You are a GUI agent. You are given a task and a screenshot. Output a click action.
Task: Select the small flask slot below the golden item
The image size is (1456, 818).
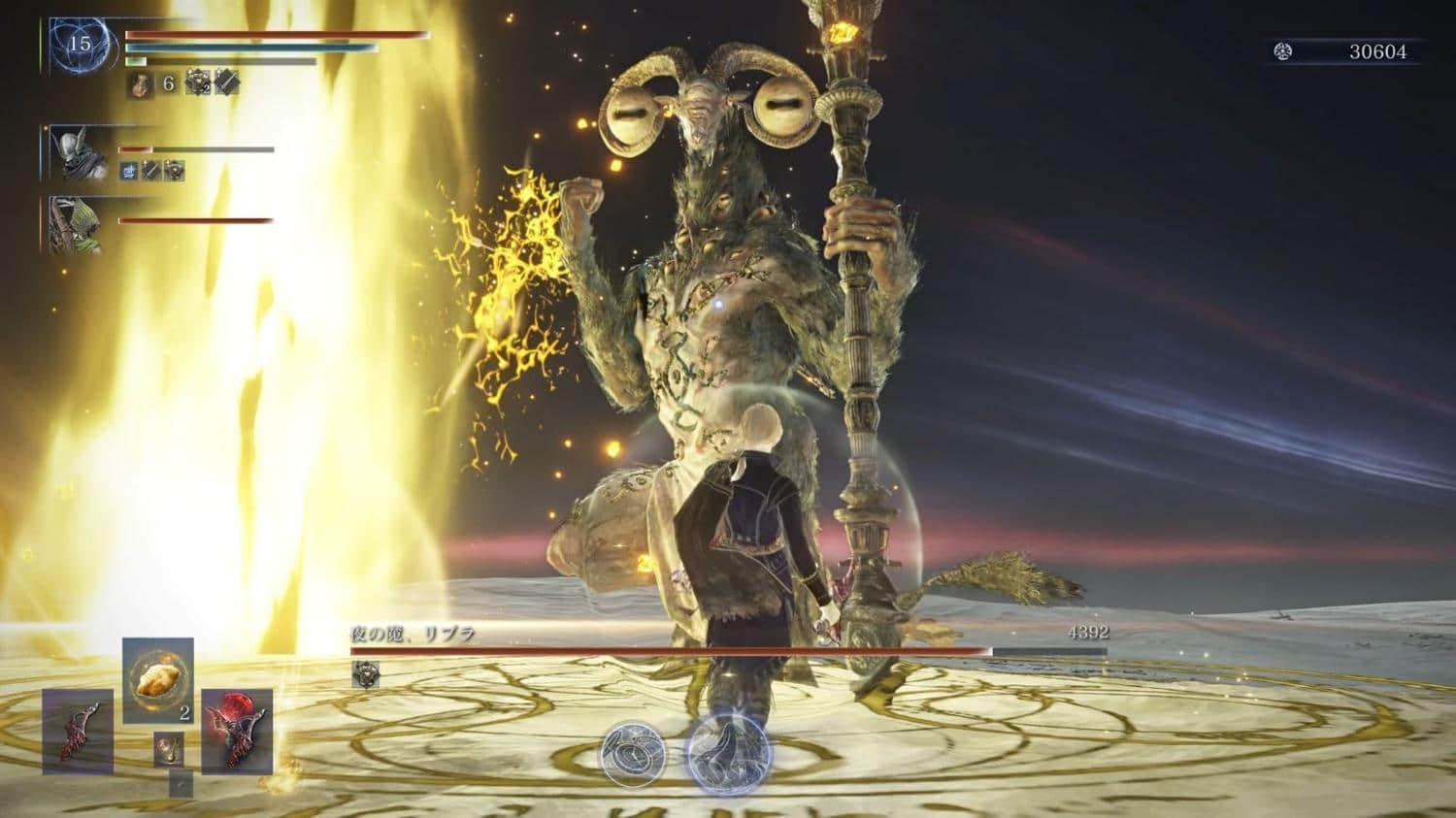pyautogui.click(x=169, y=749)
